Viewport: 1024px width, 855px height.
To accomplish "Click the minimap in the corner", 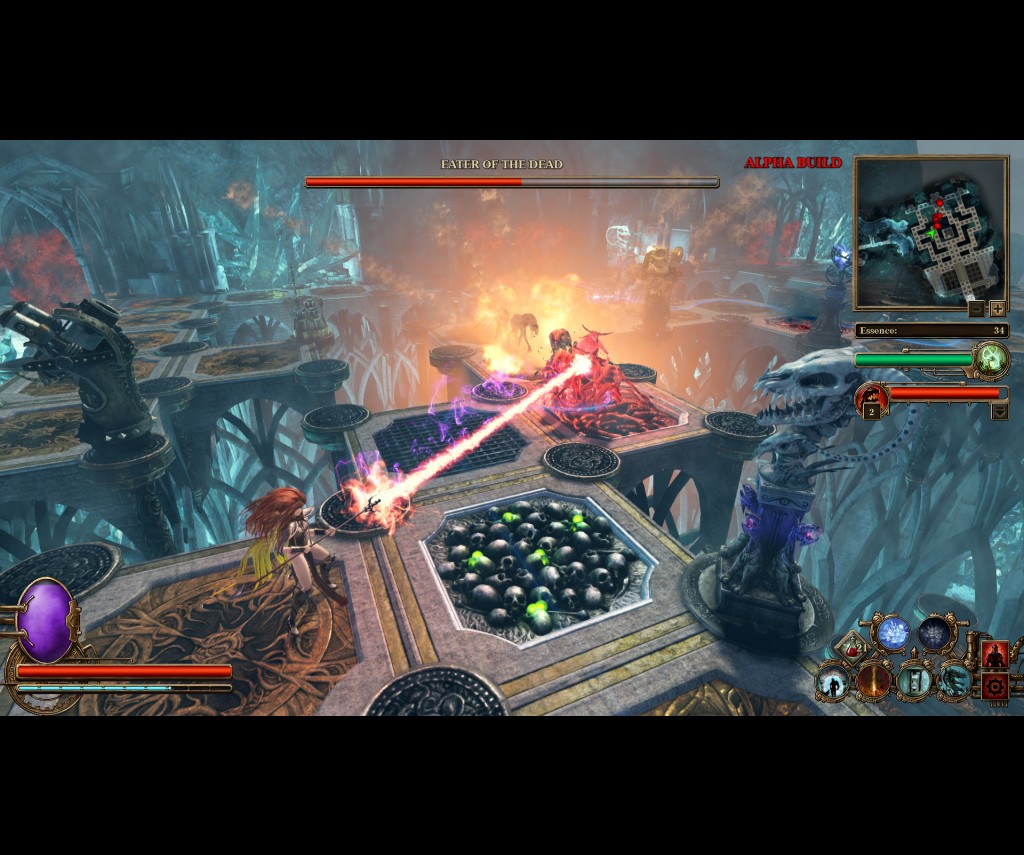I will tap(930, 232).
